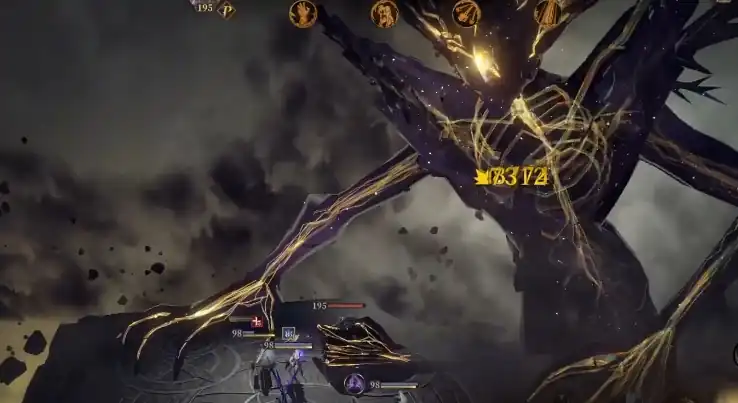The width and height of the screenshot is (738, 403).
Task: Click the diamond P icon beside 195
Action: pos(227,10)
